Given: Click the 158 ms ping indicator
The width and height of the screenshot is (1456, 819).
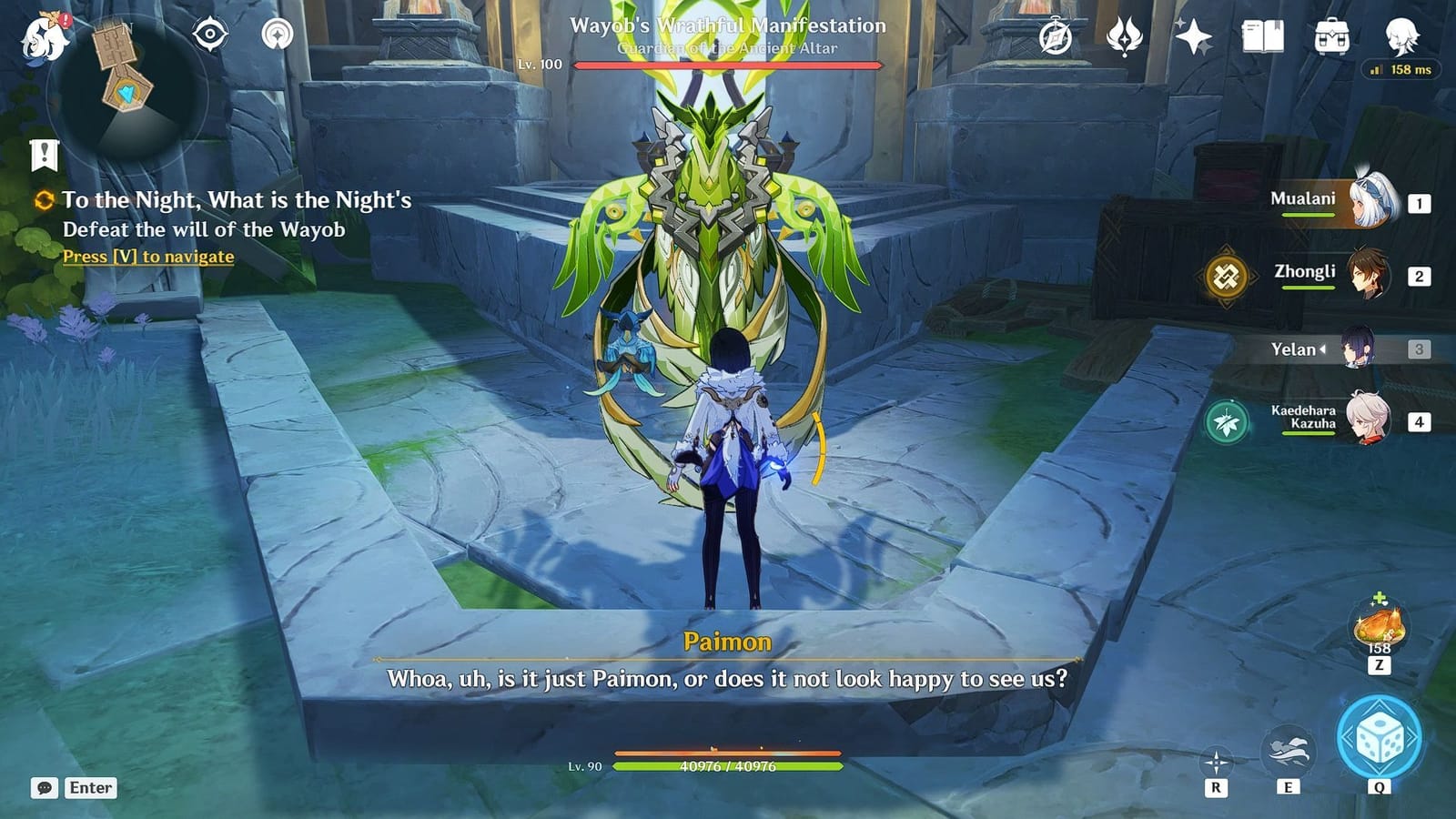Looking at the screenshot, I should (x=1400, y=67).
